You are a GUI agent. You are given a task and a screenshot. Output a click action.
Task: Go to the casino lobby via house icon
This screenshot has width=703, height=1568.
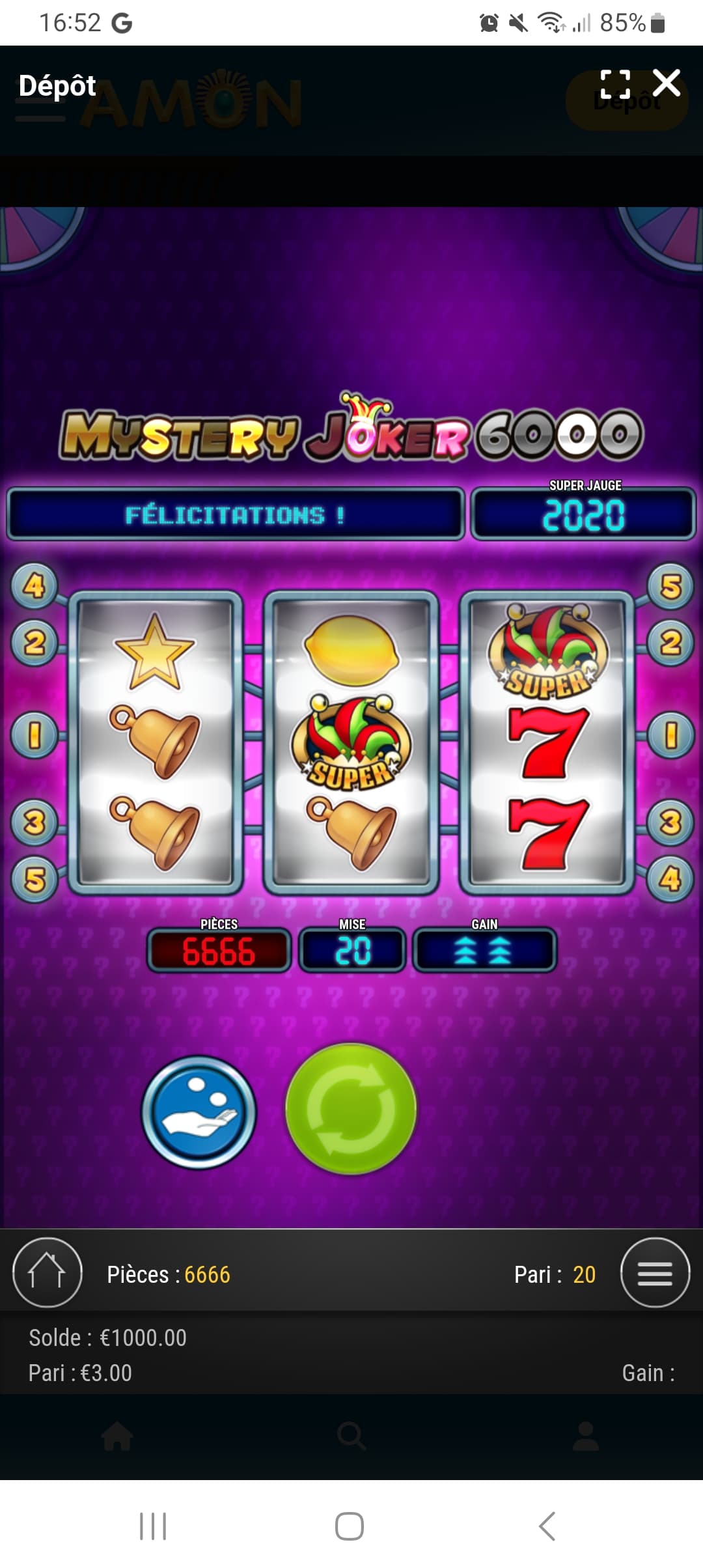[x=47, y=1272]
